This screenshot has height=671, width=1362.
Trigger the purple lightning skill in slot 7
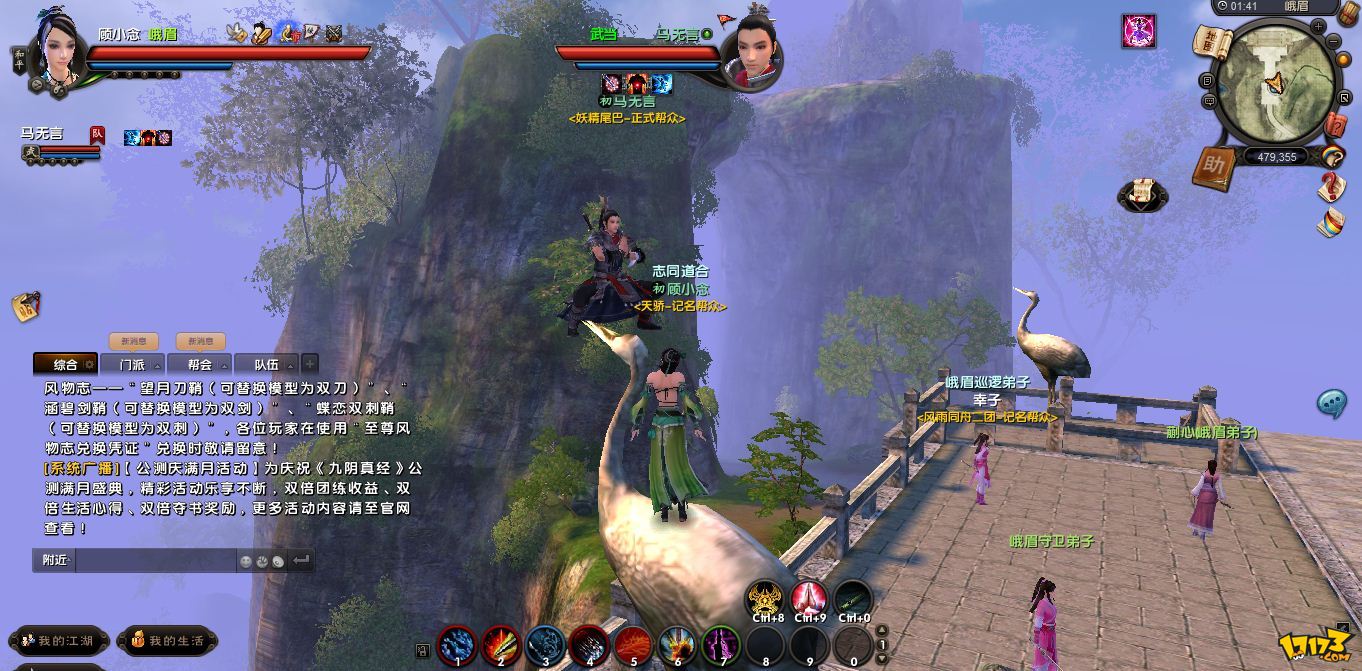pyautogui.click(x=721, y=644)
